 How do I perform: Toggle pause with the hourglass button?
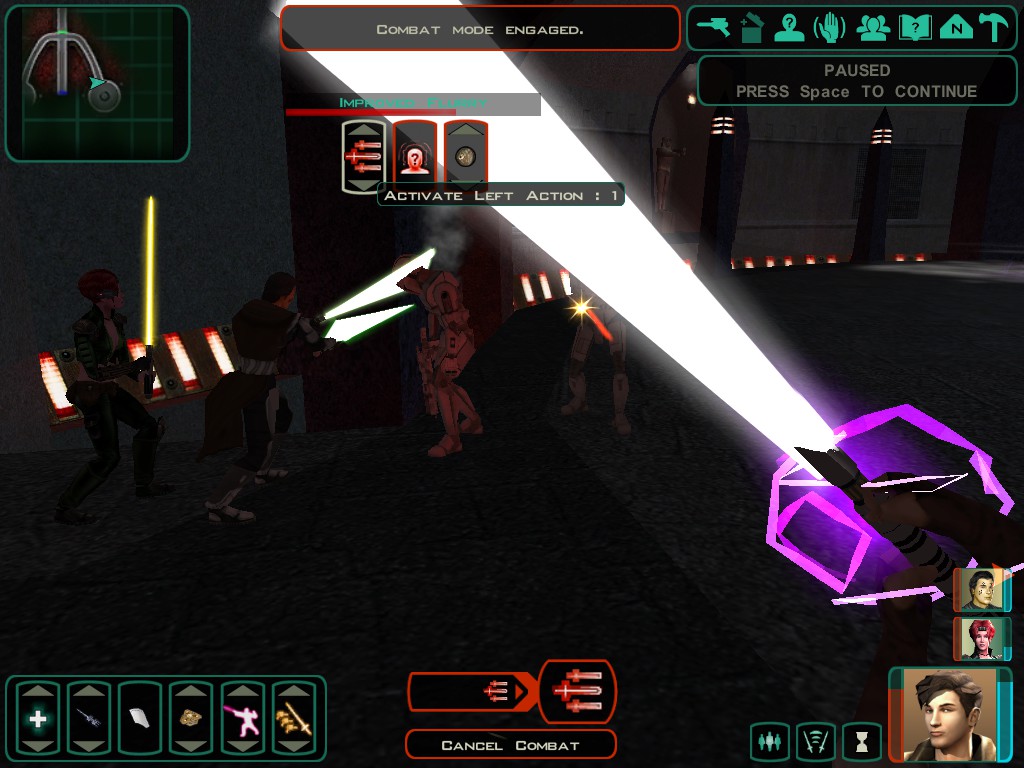861,741
